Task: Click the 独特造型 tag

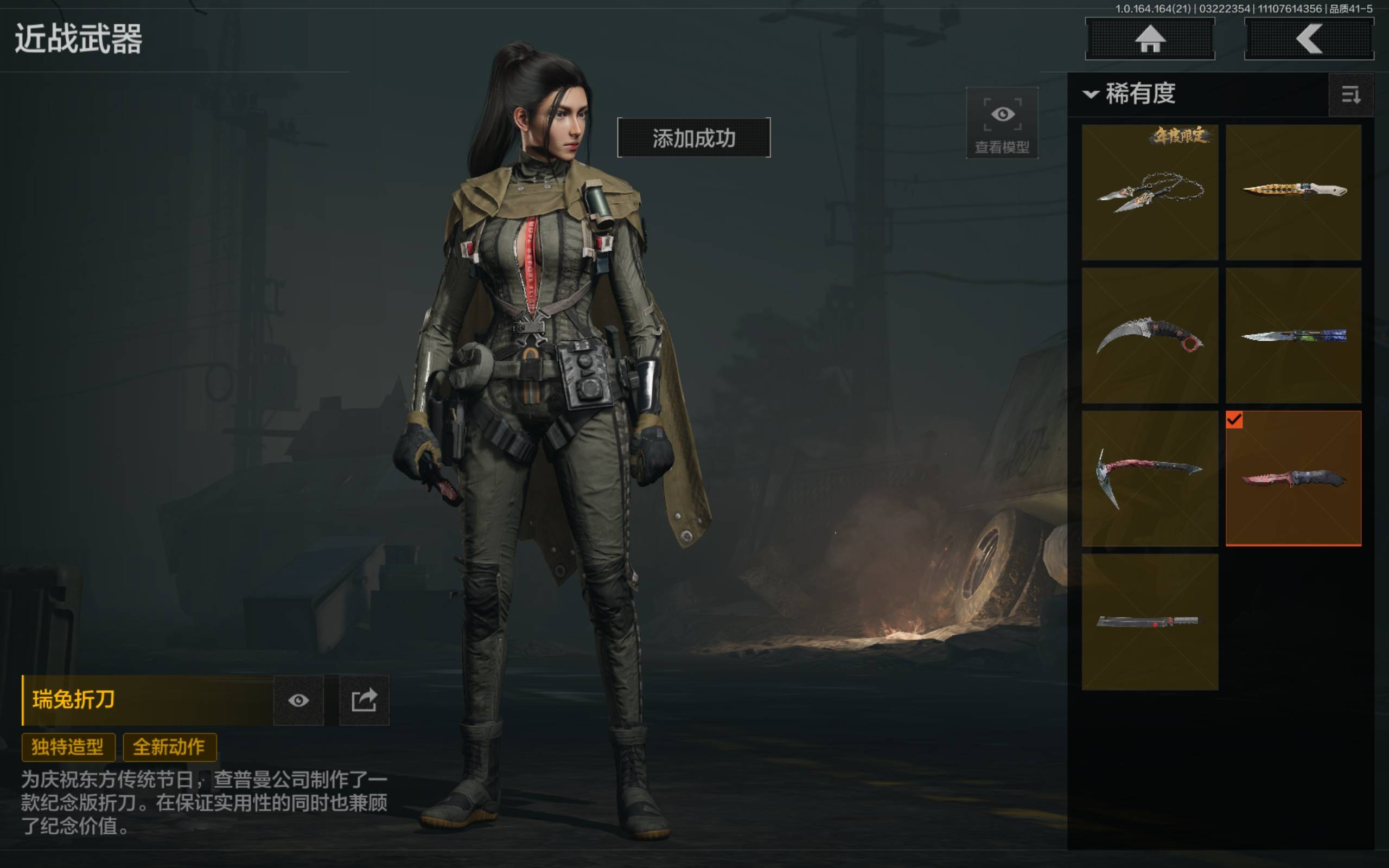Action: [x=68, y=747]
